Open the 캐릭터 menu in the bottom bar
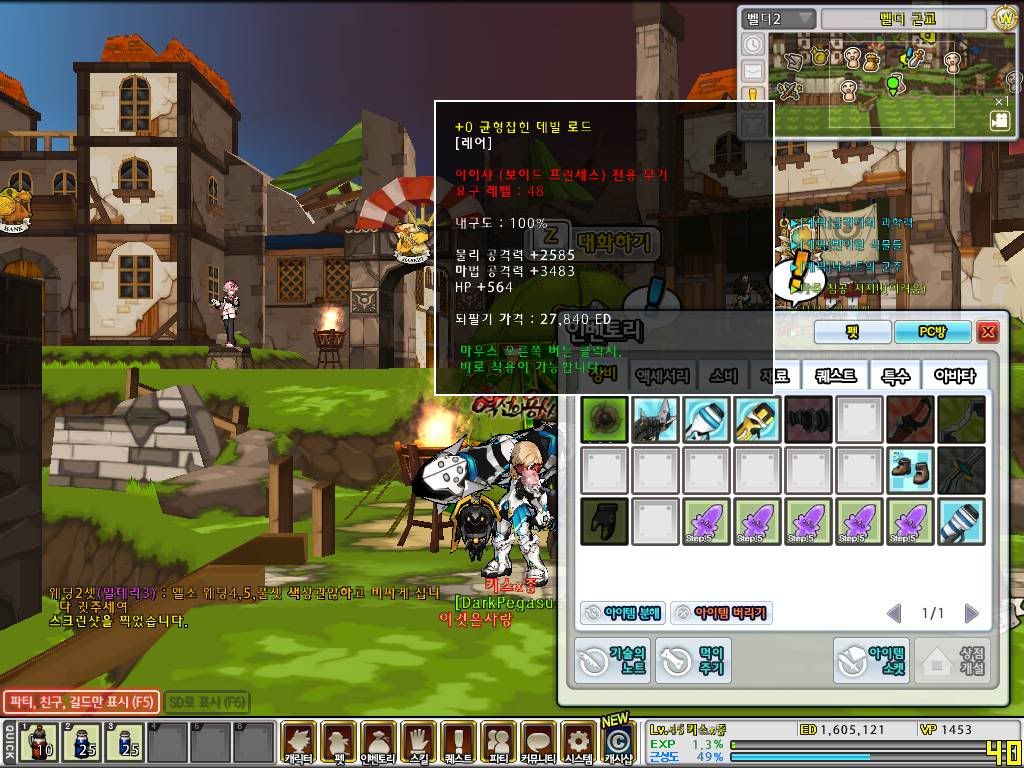Viewport: 1024px width, 768px height. [298, 743]
